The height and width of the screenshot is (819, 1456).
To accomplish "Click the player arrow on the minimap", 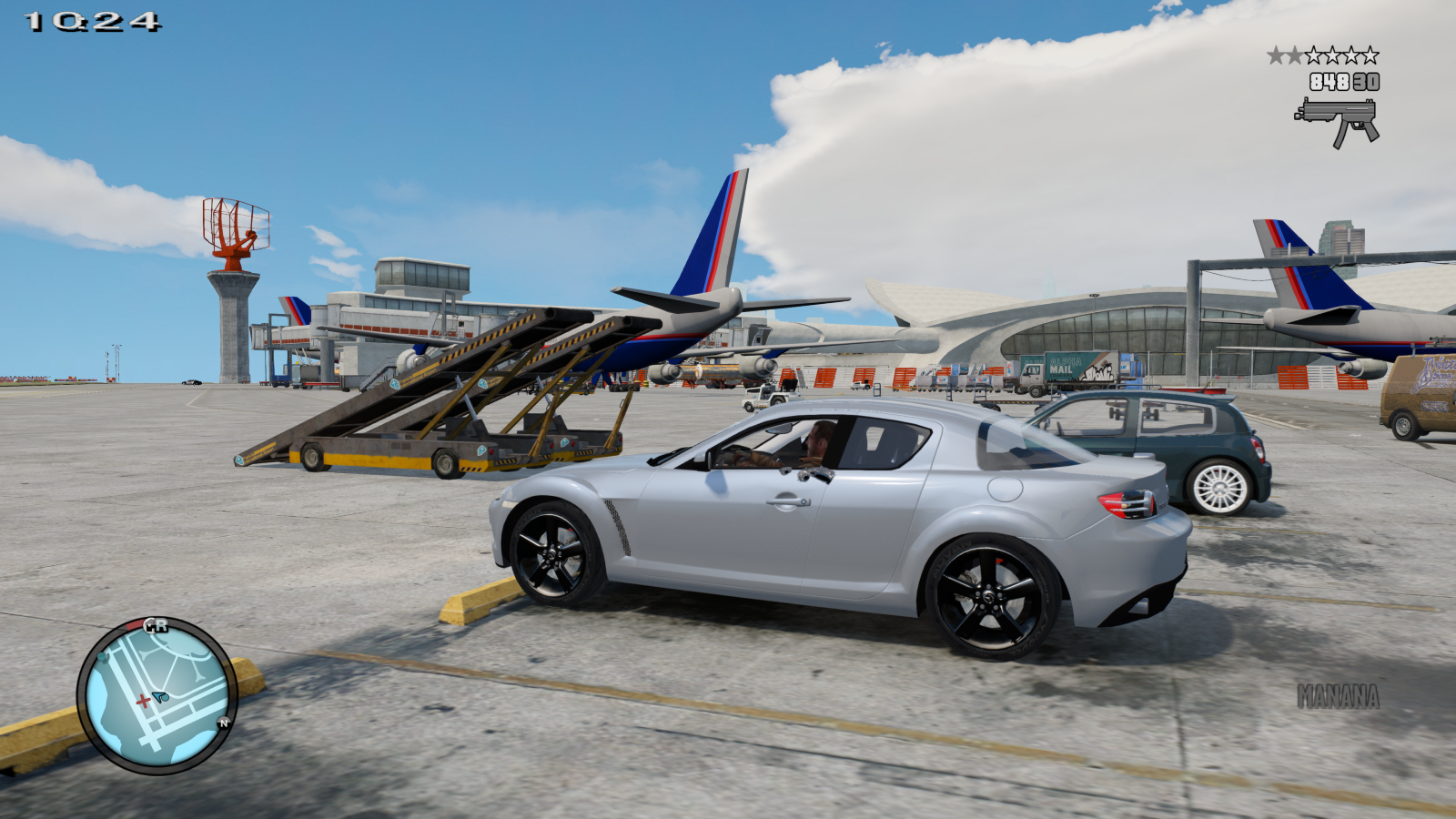I will click(x=160, y=697).
